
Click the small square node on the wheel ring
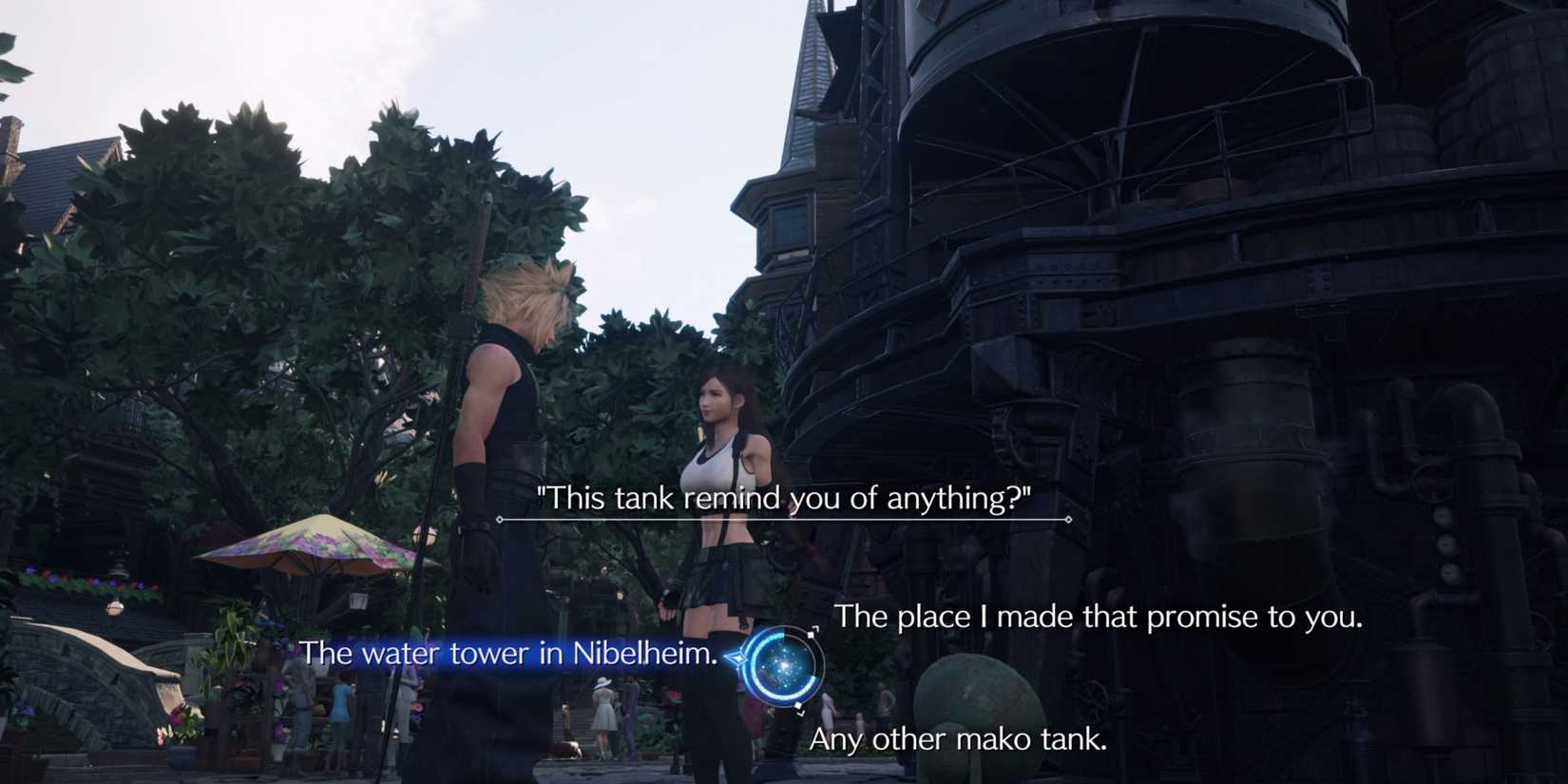coord(811,635)
